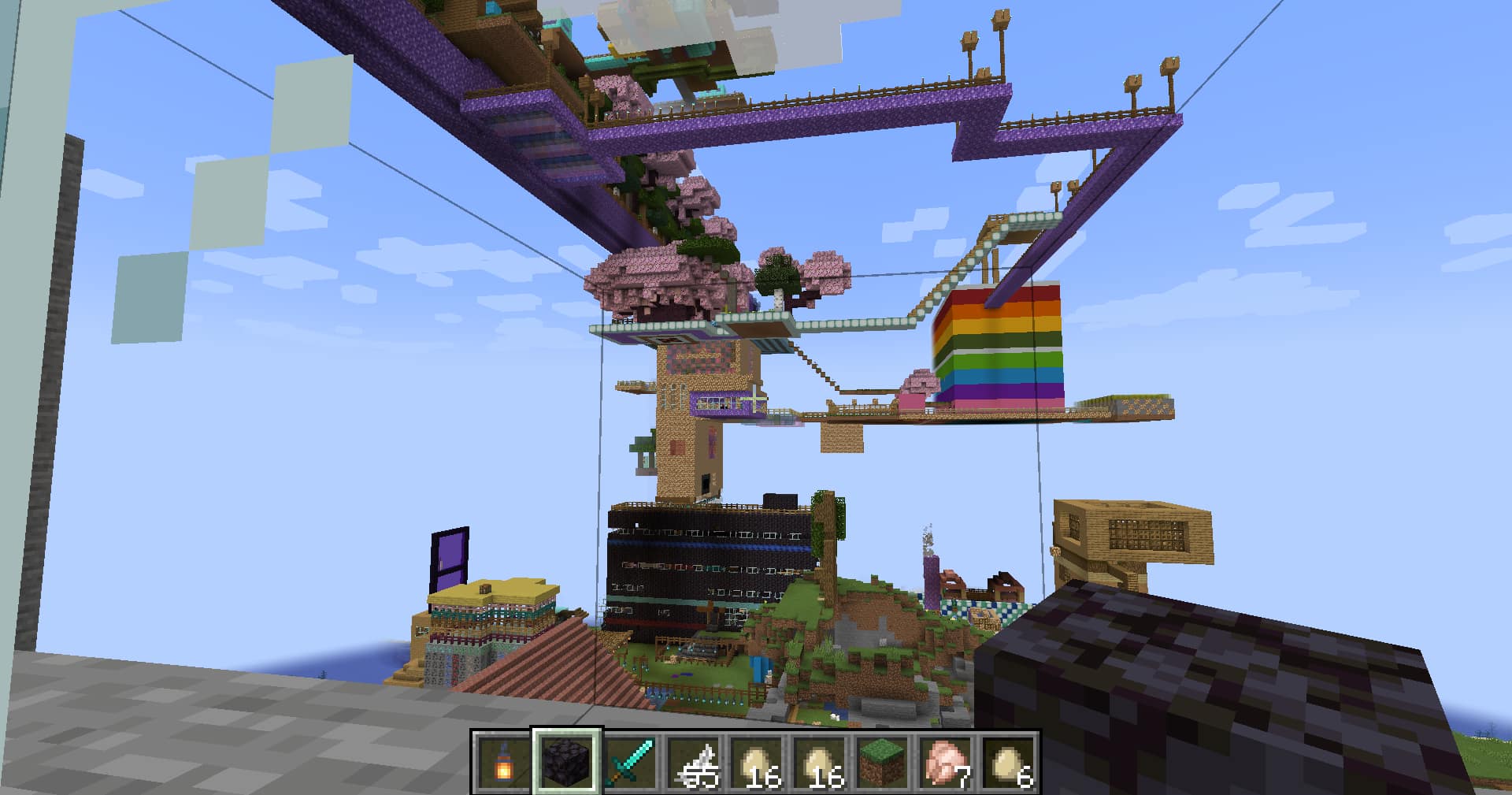The height and width of the screenshot is (795, 1512).
Task: Select the dark blackstone block slot
Action: [567, 762]
